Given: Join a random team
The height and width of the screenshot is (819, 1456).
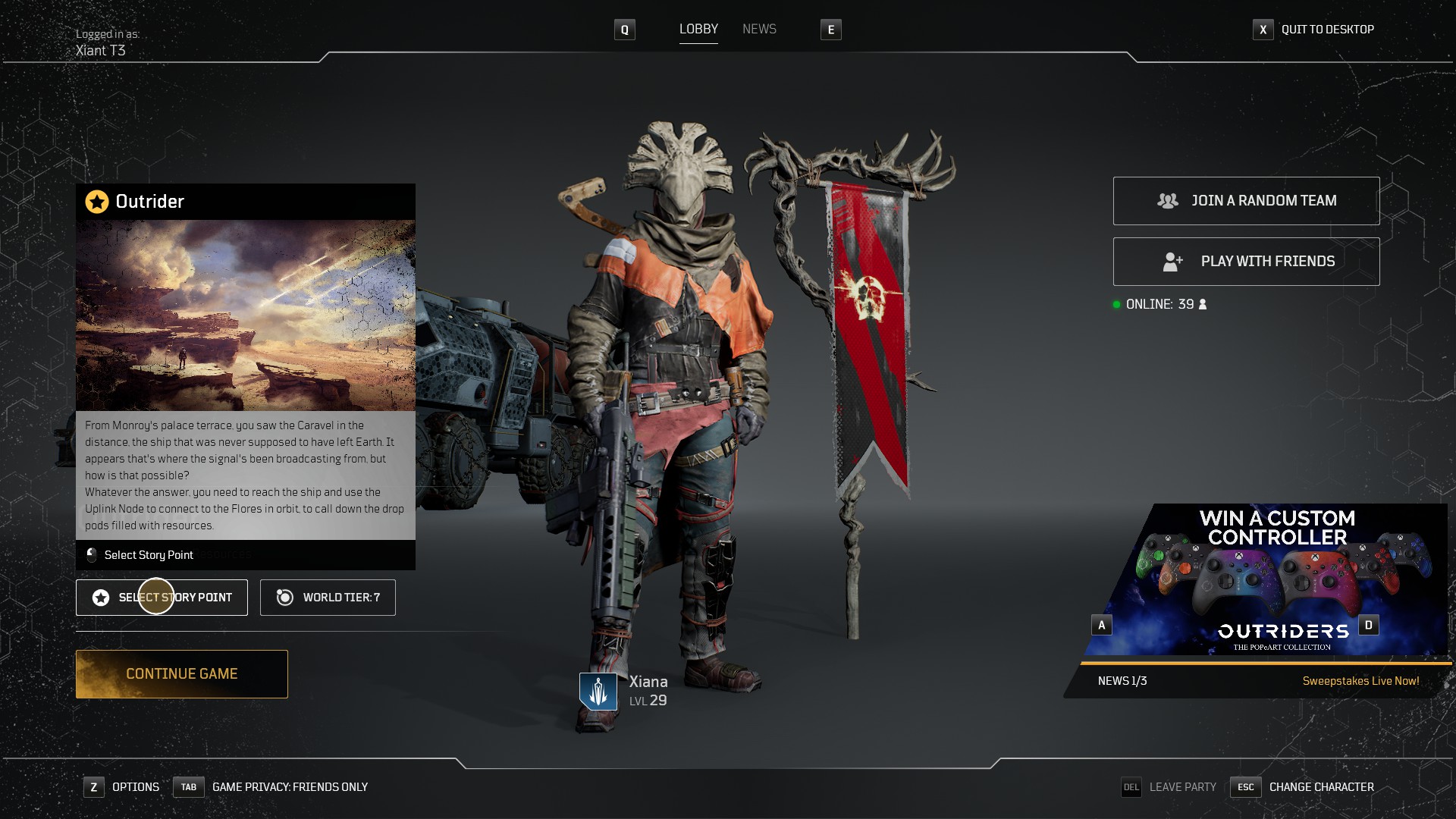Looking at the screenshot, I should tap(1246, 201).
